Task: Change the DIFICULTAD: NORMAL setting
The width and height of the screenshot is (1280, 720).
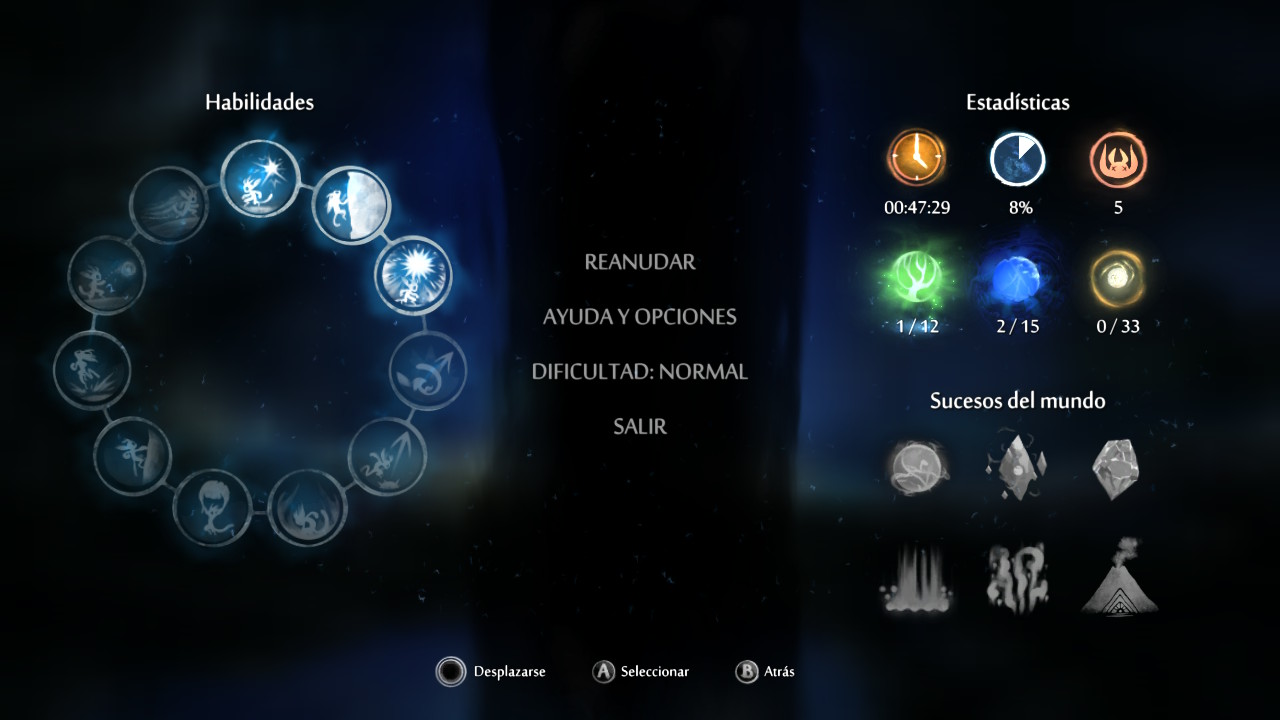Action: pyautogui.click(x=640, y=372)
